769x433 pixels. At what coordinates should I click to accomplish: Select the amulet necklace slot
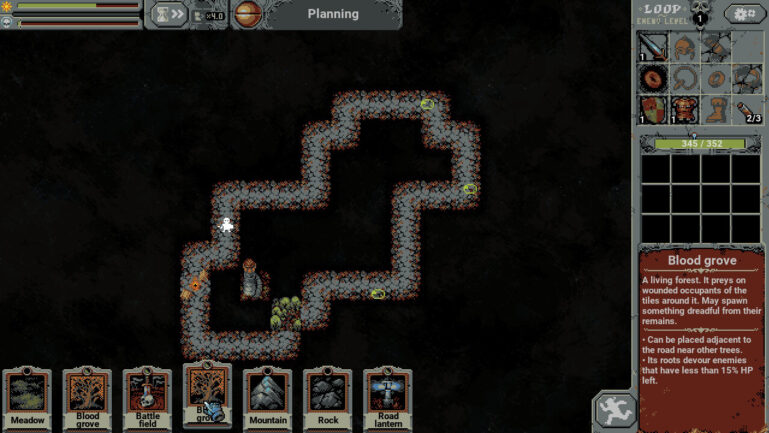[x=684, y=78]
